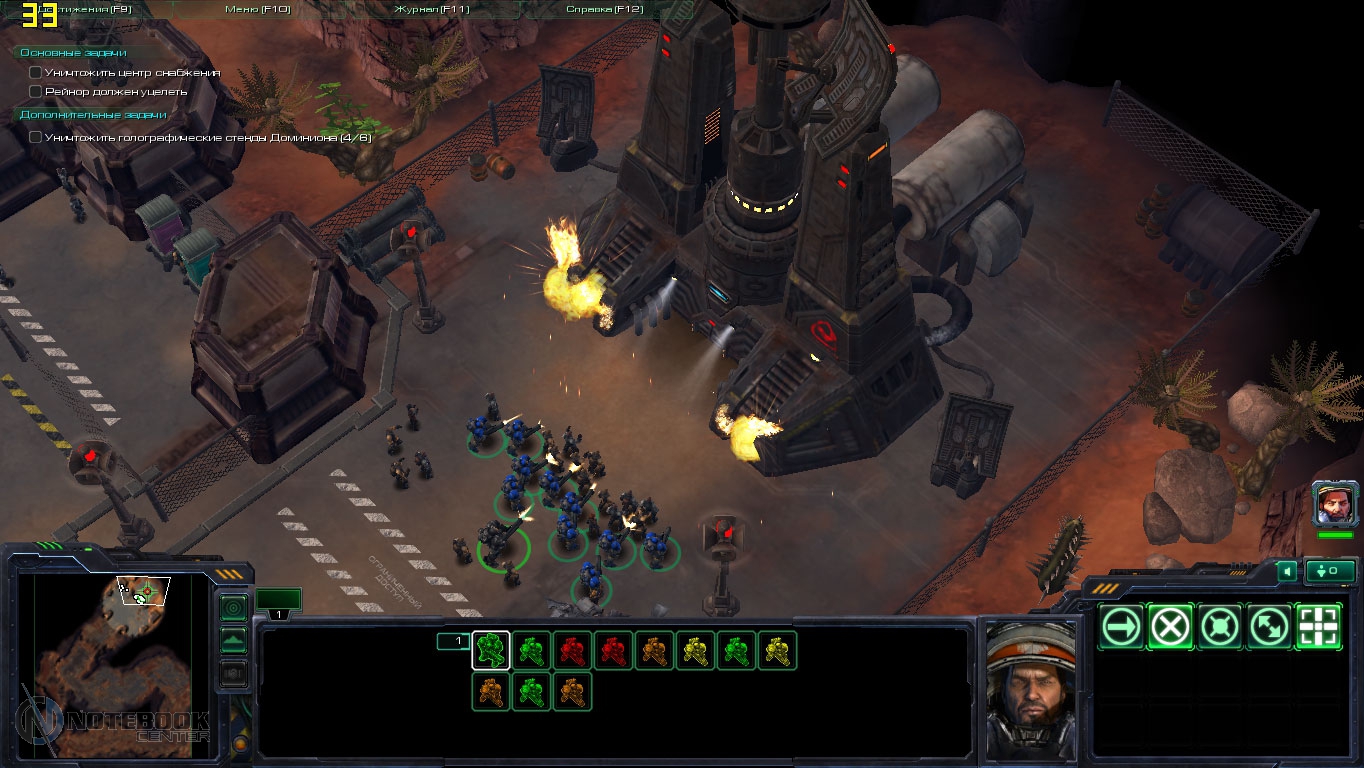Toggle the speaker sound button
This screenshot has height=768, width=1364.
pos(1287,571)
